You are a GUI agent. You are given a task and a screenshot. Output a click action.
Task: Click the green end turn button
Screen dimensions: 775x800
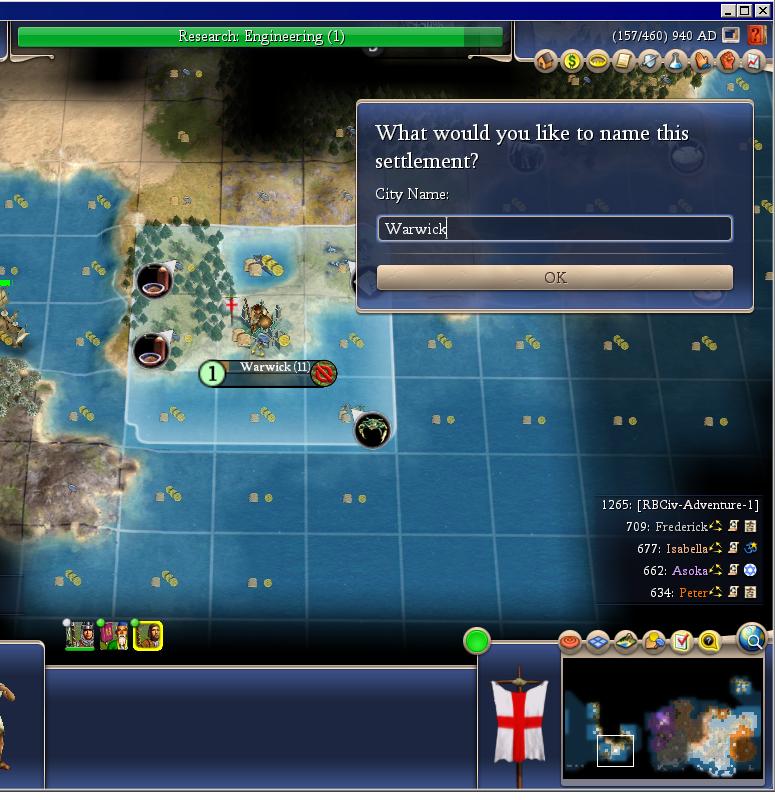click(477, 641)
